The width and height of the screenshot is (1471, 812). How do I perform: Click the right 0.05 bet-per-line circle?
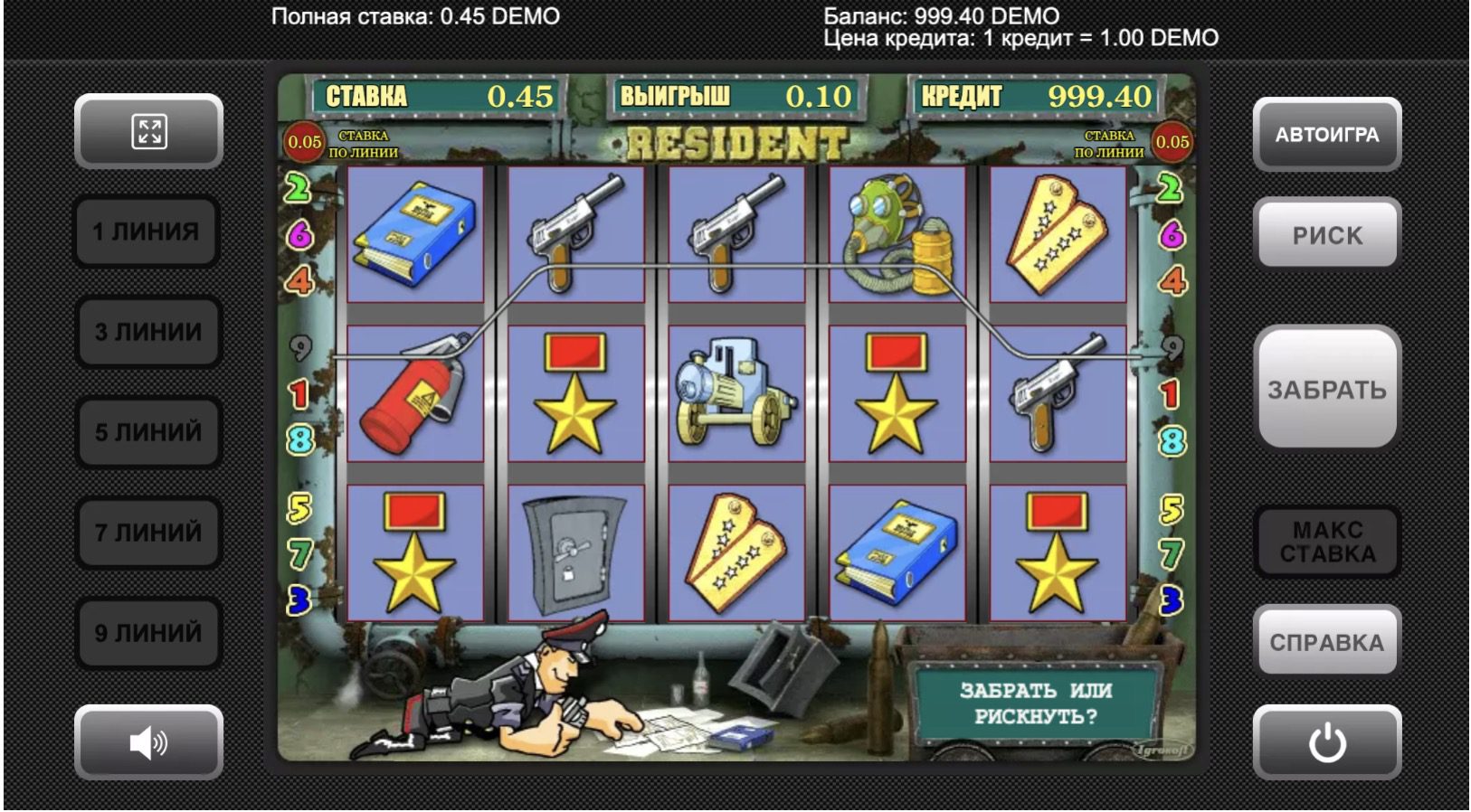coord(1172,141)
